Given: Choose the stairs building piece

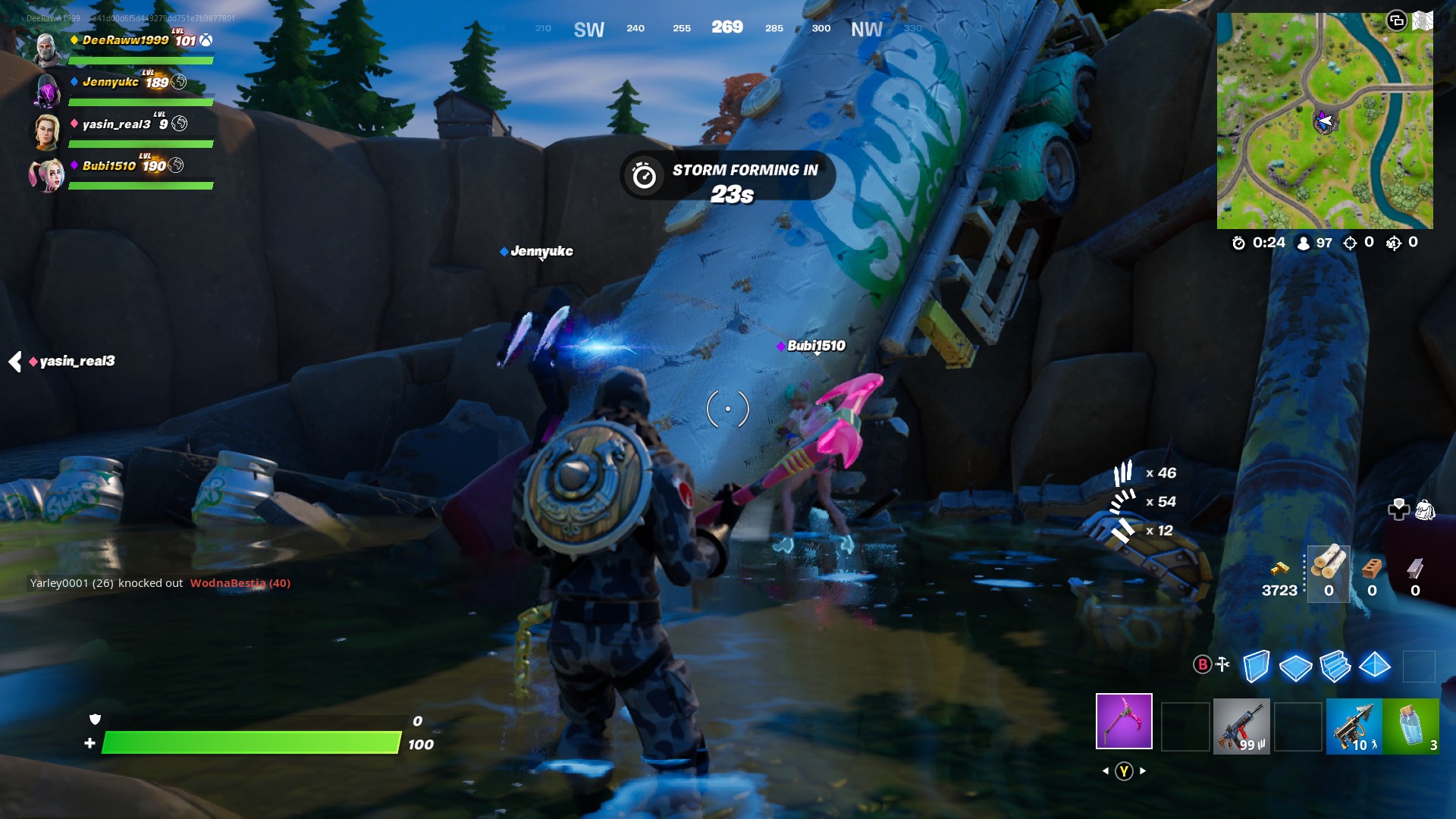Looking at the screenshot, I should (1335, 667).
